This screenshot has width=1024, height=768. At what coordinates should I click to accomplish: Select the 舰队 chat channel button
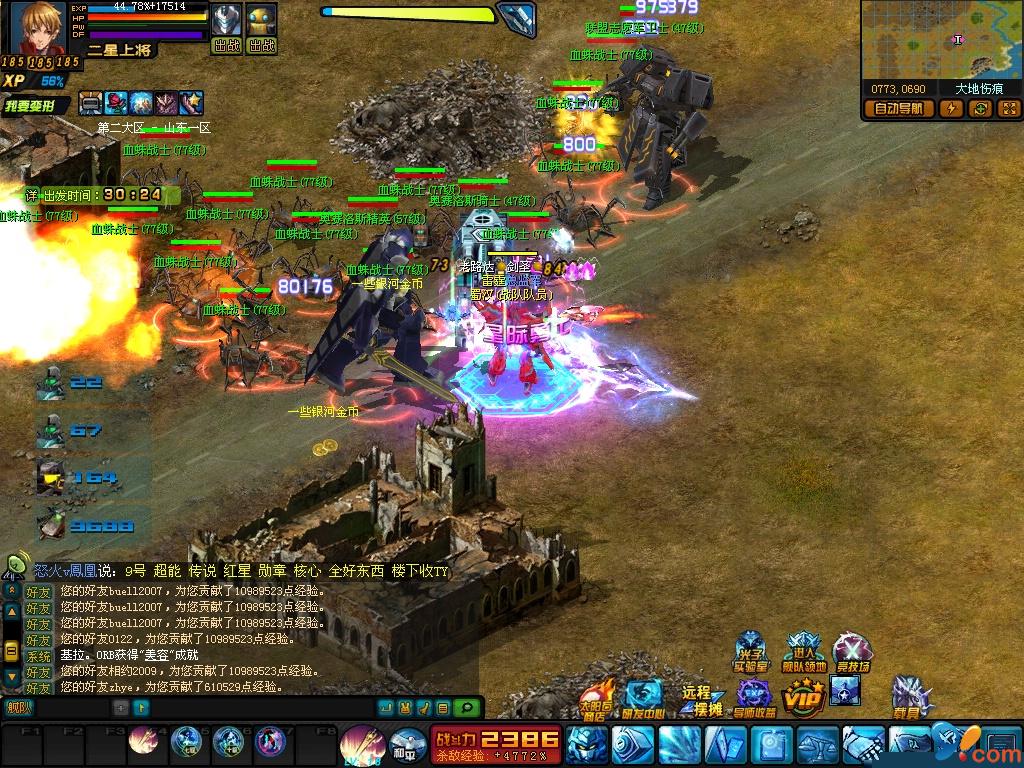click(18, 708)
